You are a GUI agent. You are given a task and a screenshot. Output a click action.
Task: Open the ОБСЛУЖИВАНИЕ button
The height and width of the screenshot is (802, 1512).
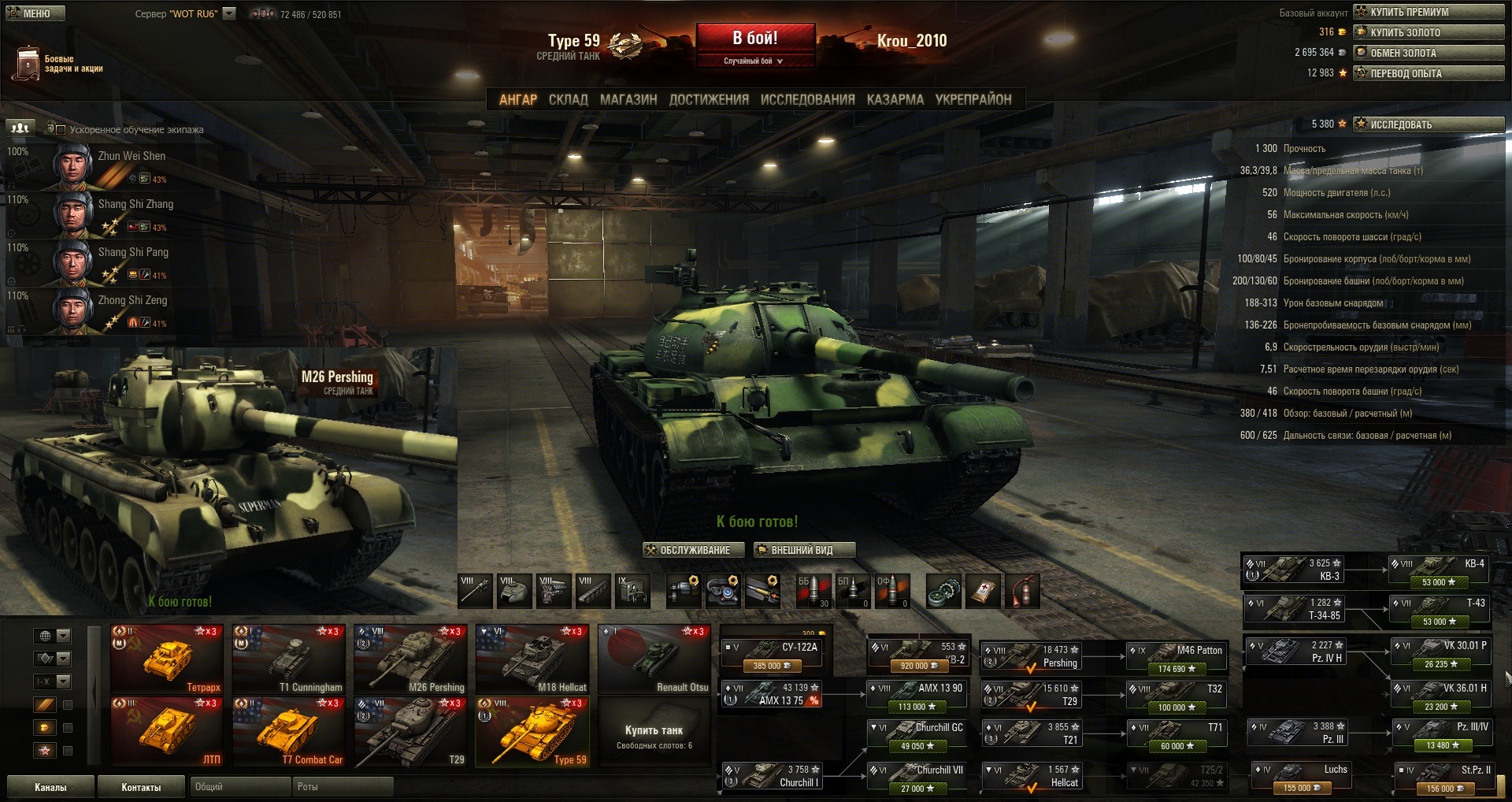(694, 550)
